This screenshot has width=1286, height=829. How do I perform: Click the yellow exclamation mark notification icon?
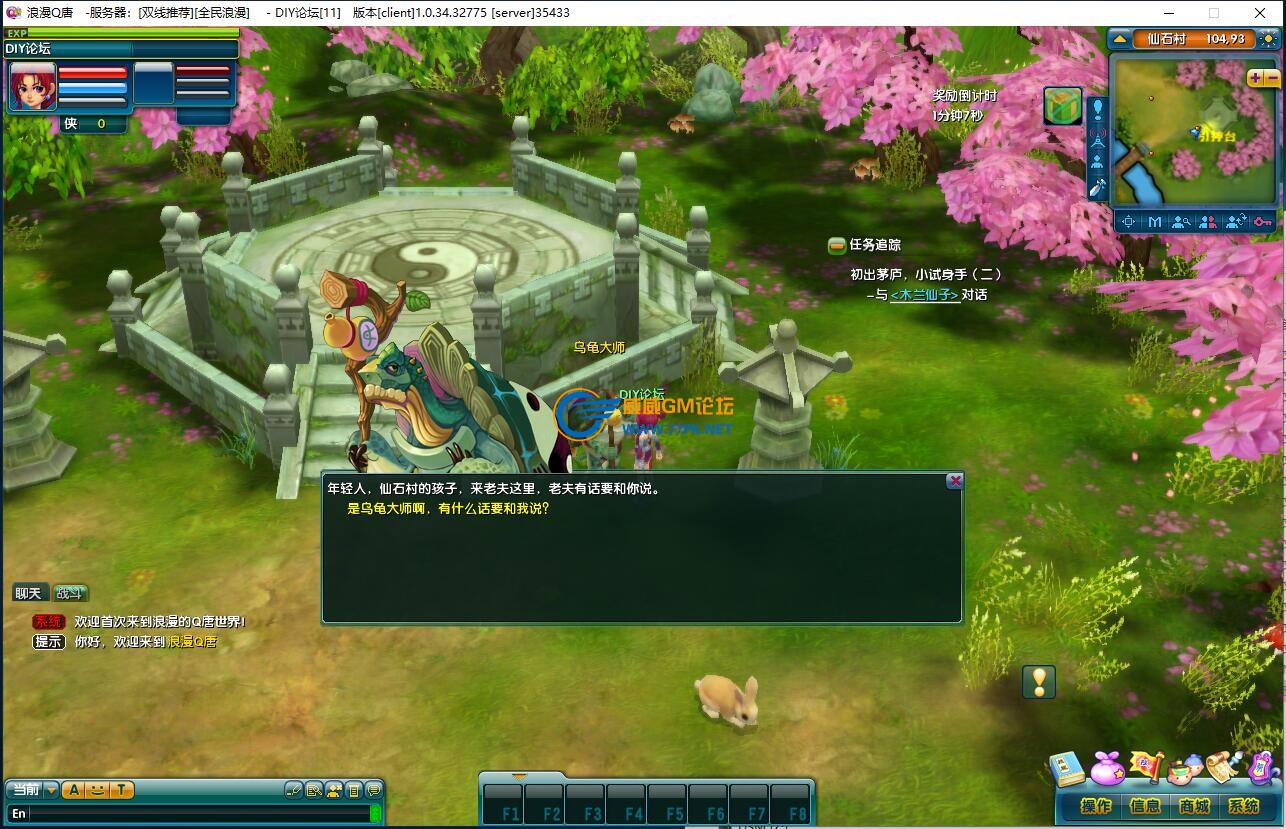pos(1039,682)
